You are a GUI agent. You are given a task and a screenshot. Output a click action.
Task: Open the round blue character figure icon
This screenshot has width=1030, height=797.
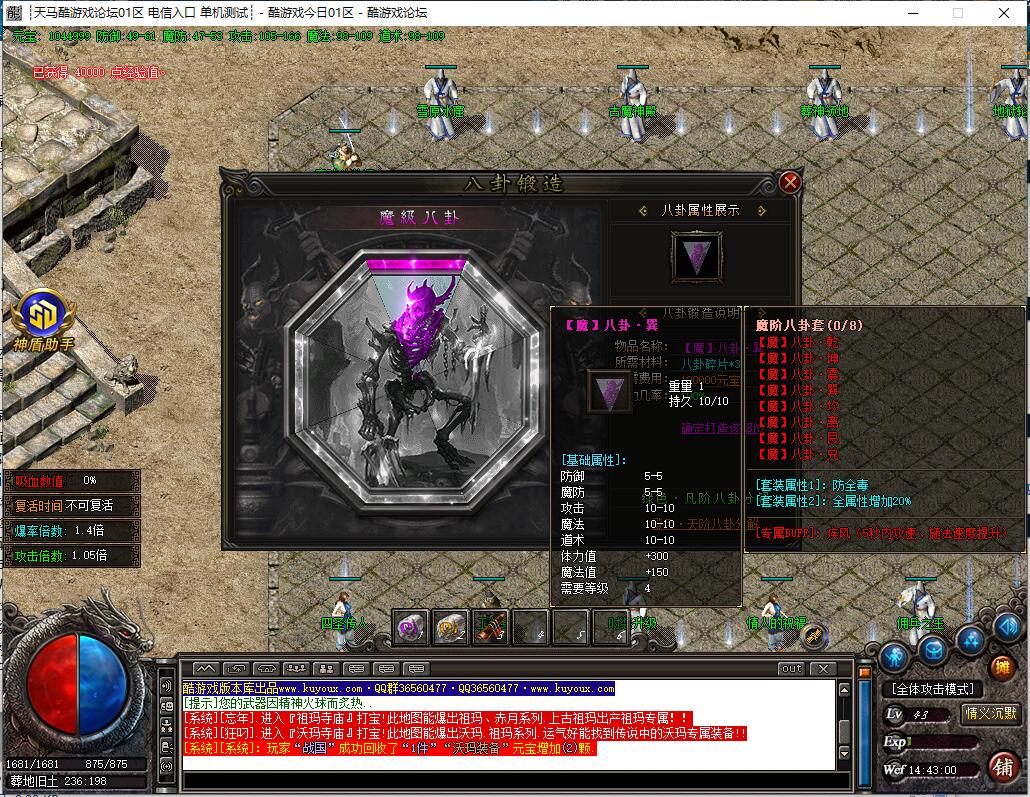[x=894, y=655]
